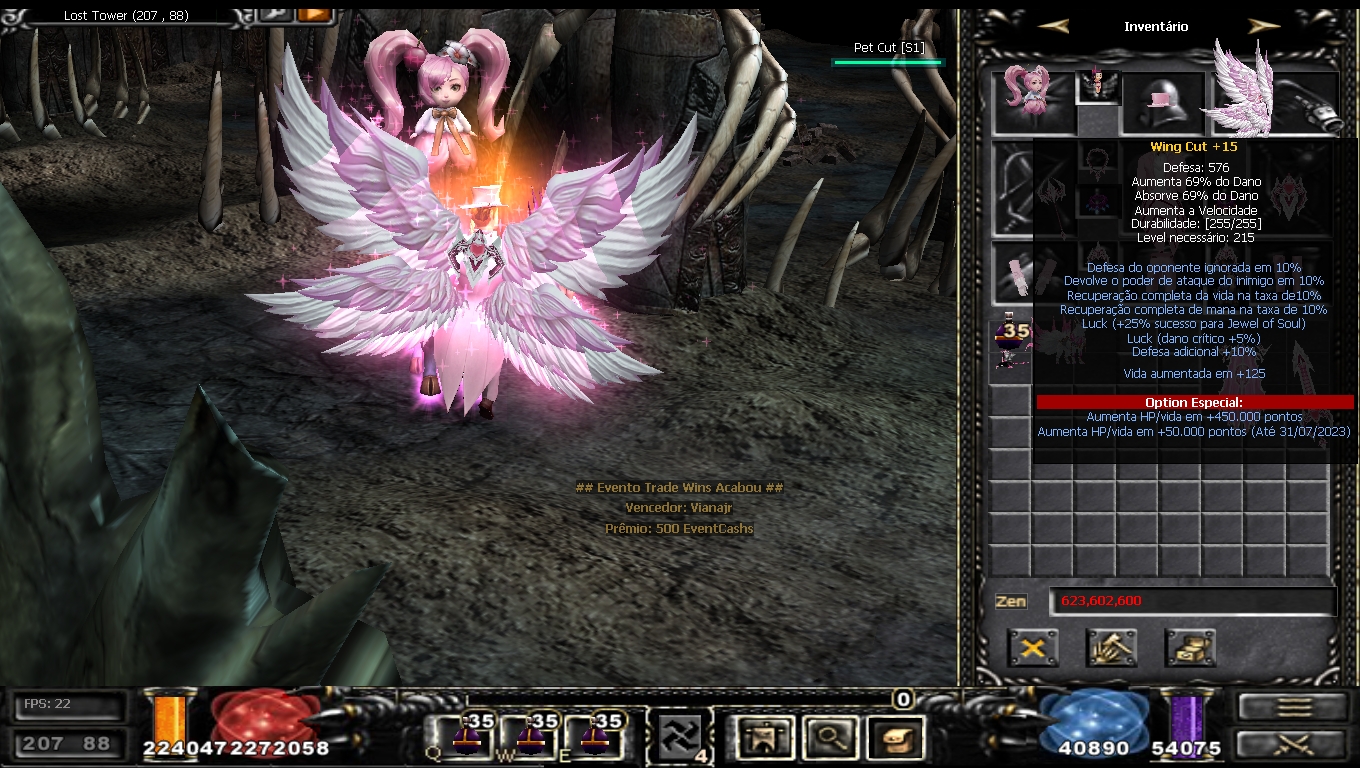Open the banner icon button on bottom bar
The image size is (1360, 768).
coord(764,738)
